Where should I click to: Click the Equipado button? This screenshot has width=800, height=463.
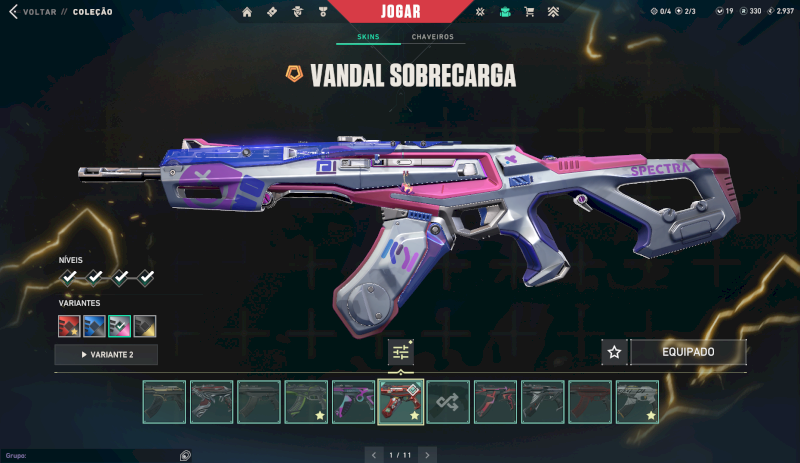click(x=688, y=352)
